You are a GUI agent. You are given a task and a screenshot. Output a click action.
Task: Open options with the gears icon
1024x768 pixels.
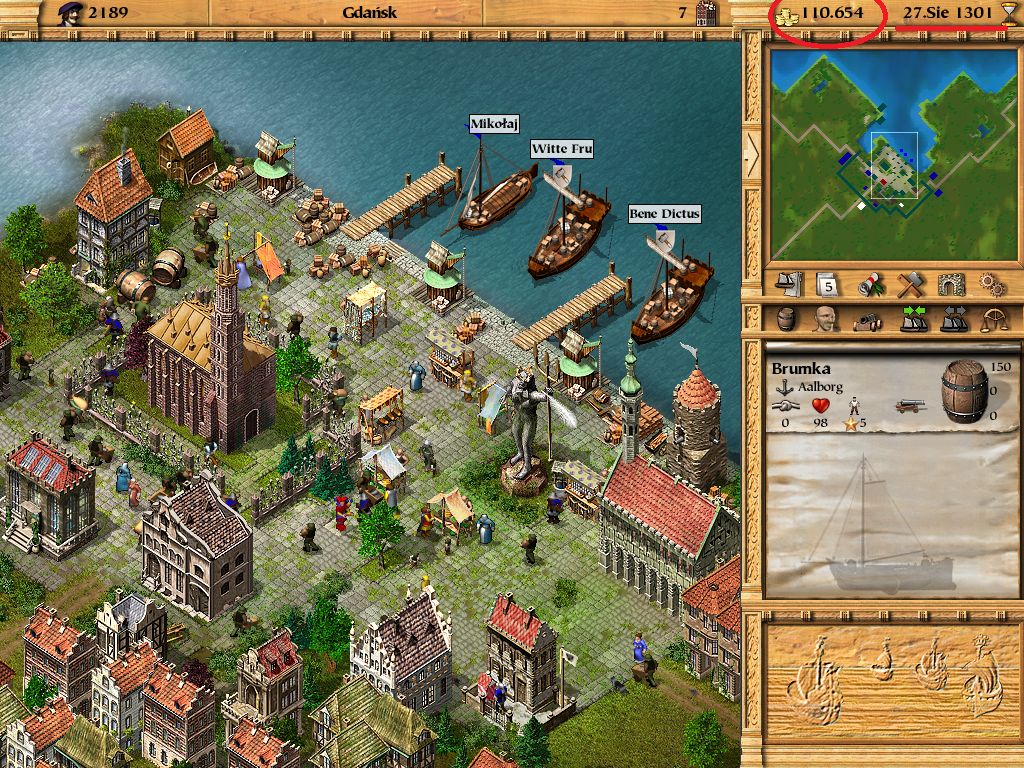click(991, 284)
